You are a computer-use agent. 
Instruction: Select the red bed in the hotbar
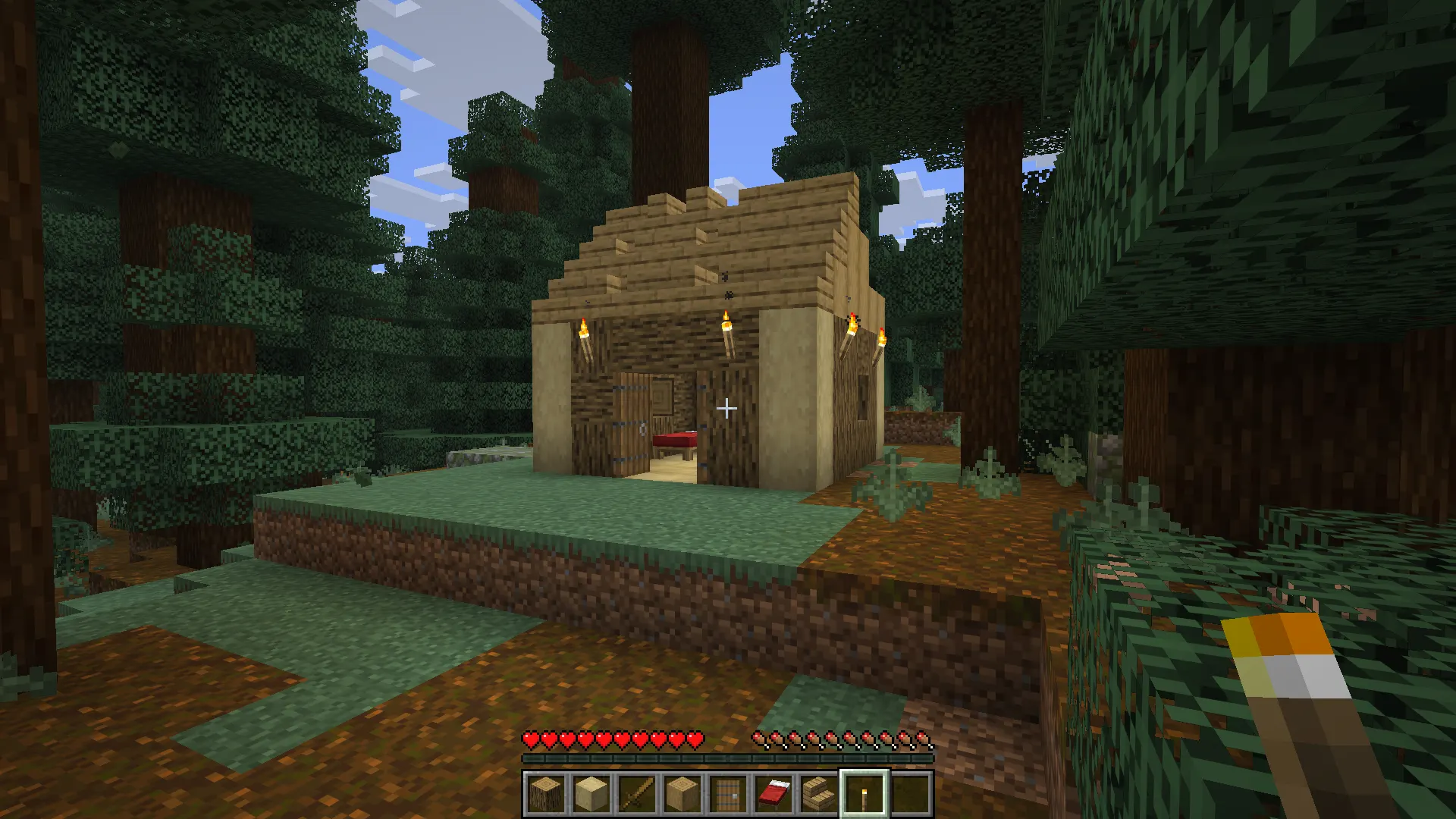(773, 794)
